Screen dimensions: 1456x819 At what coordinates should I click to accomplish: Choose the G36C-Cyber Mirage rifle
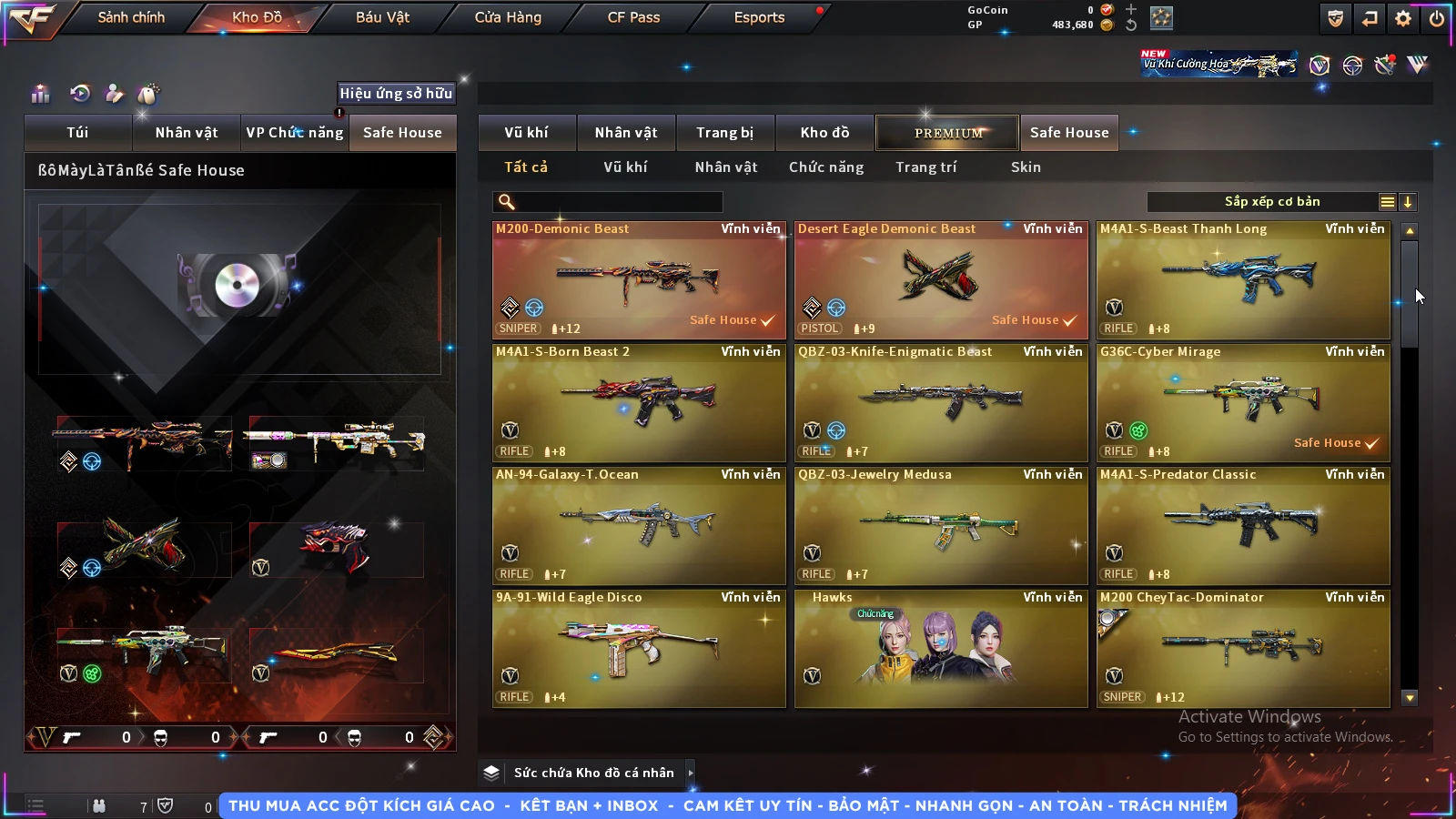(1243, 403)
